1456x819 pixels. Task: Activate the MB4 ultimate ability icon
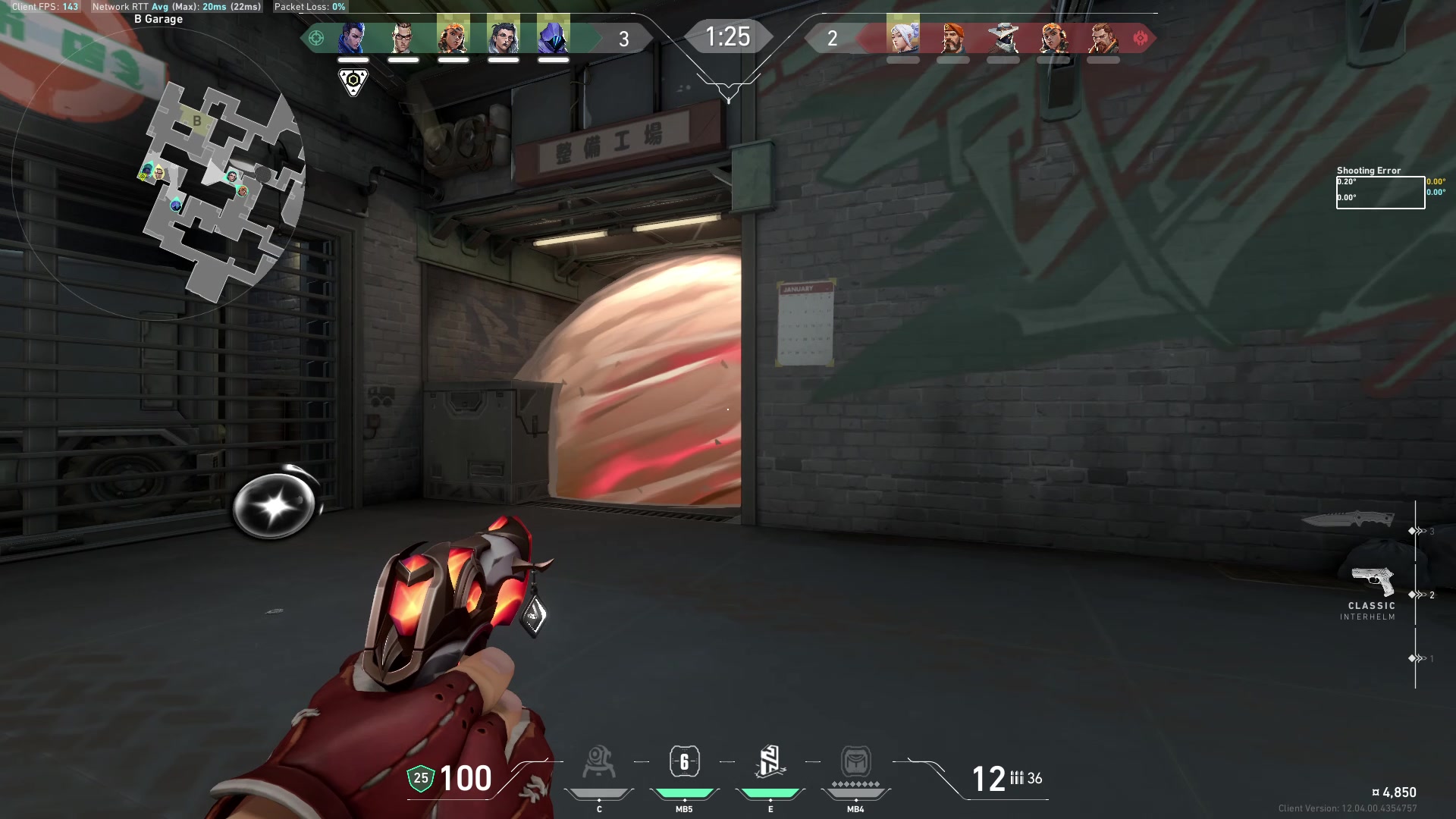tap(855, 762)
